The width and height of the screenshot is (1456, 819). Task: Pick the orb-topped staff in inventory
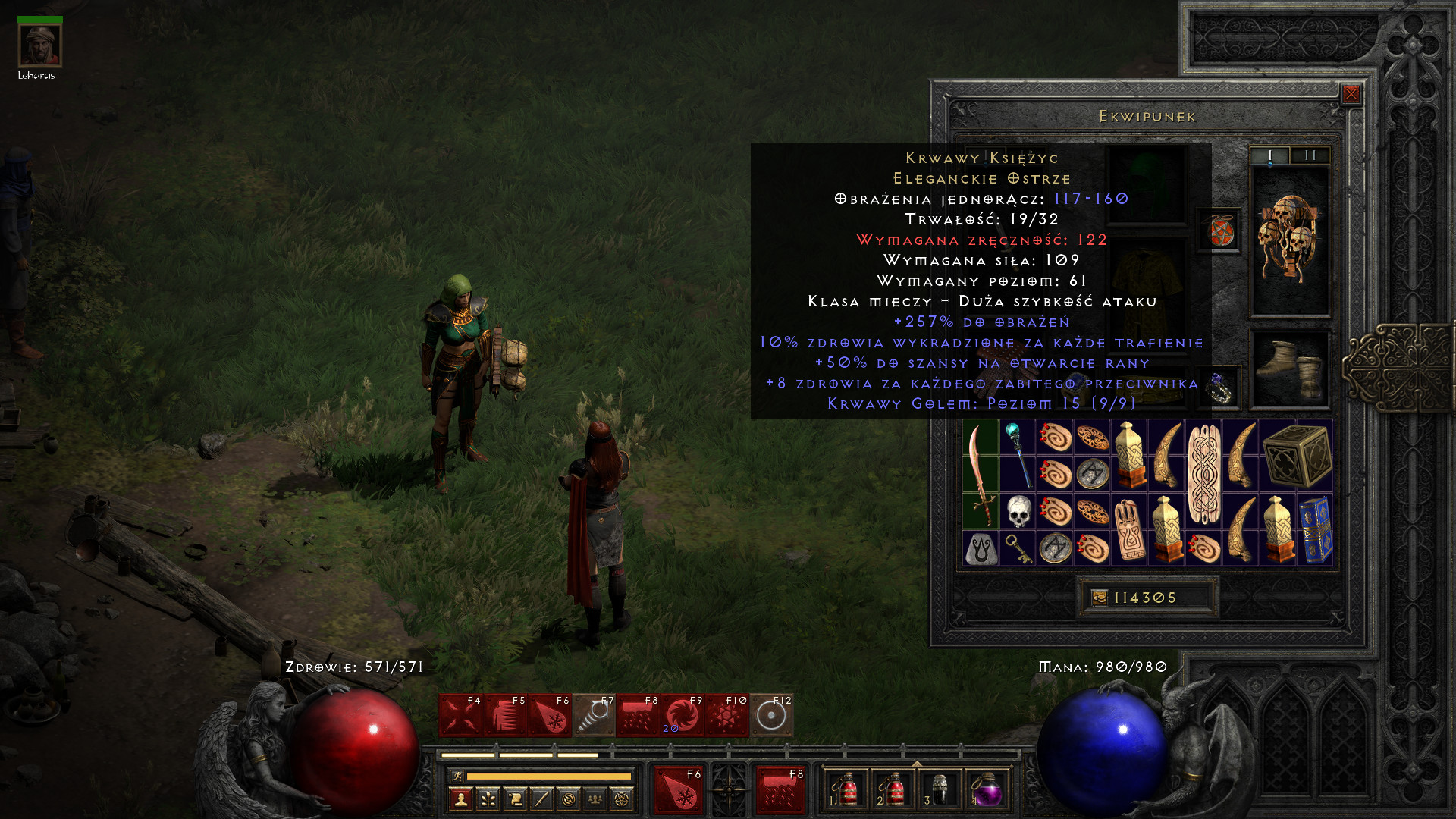(x=1018, y=455)
